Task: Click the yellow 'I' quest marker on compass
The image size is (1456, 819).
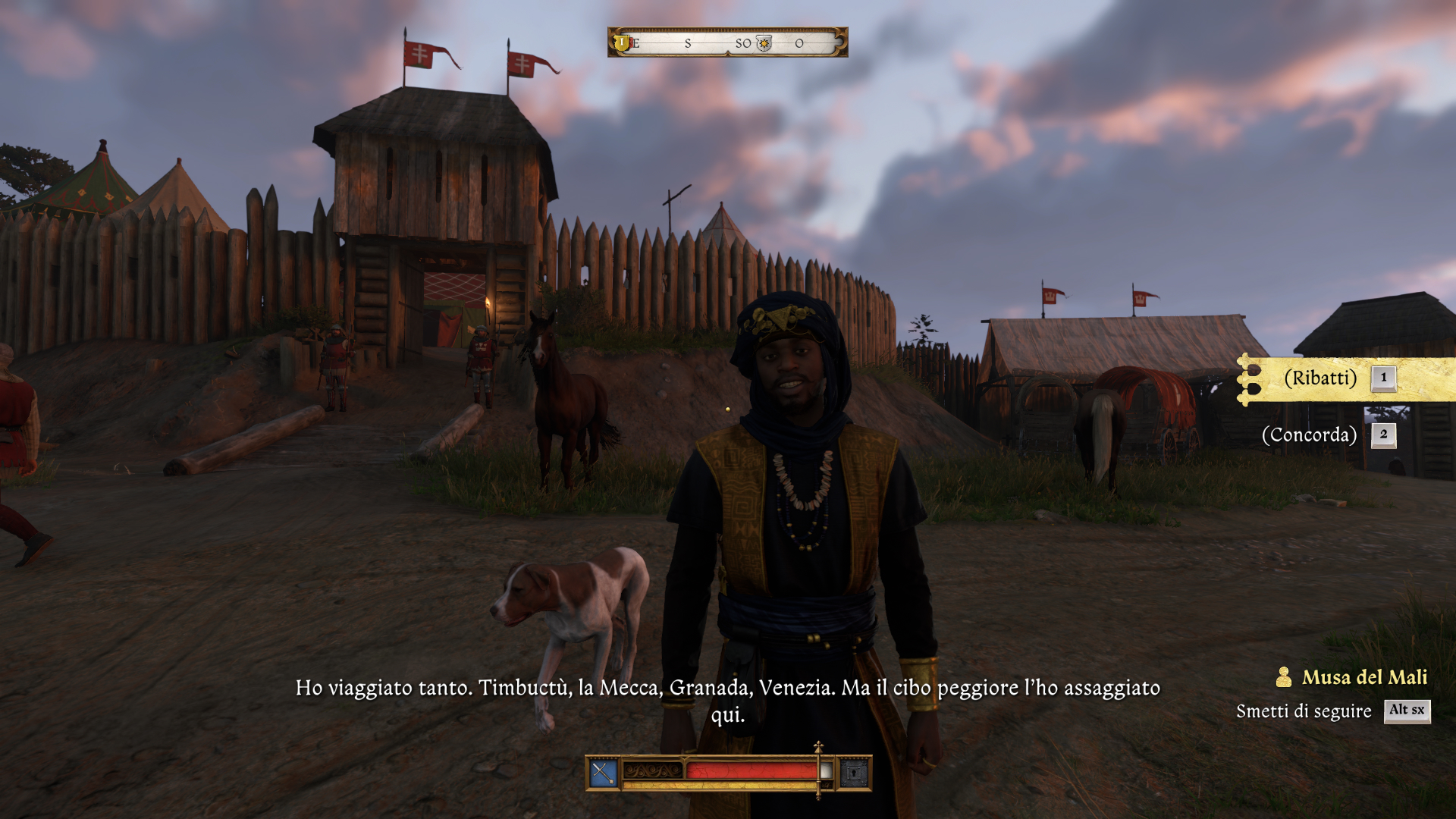Action: tap(622, 42)
